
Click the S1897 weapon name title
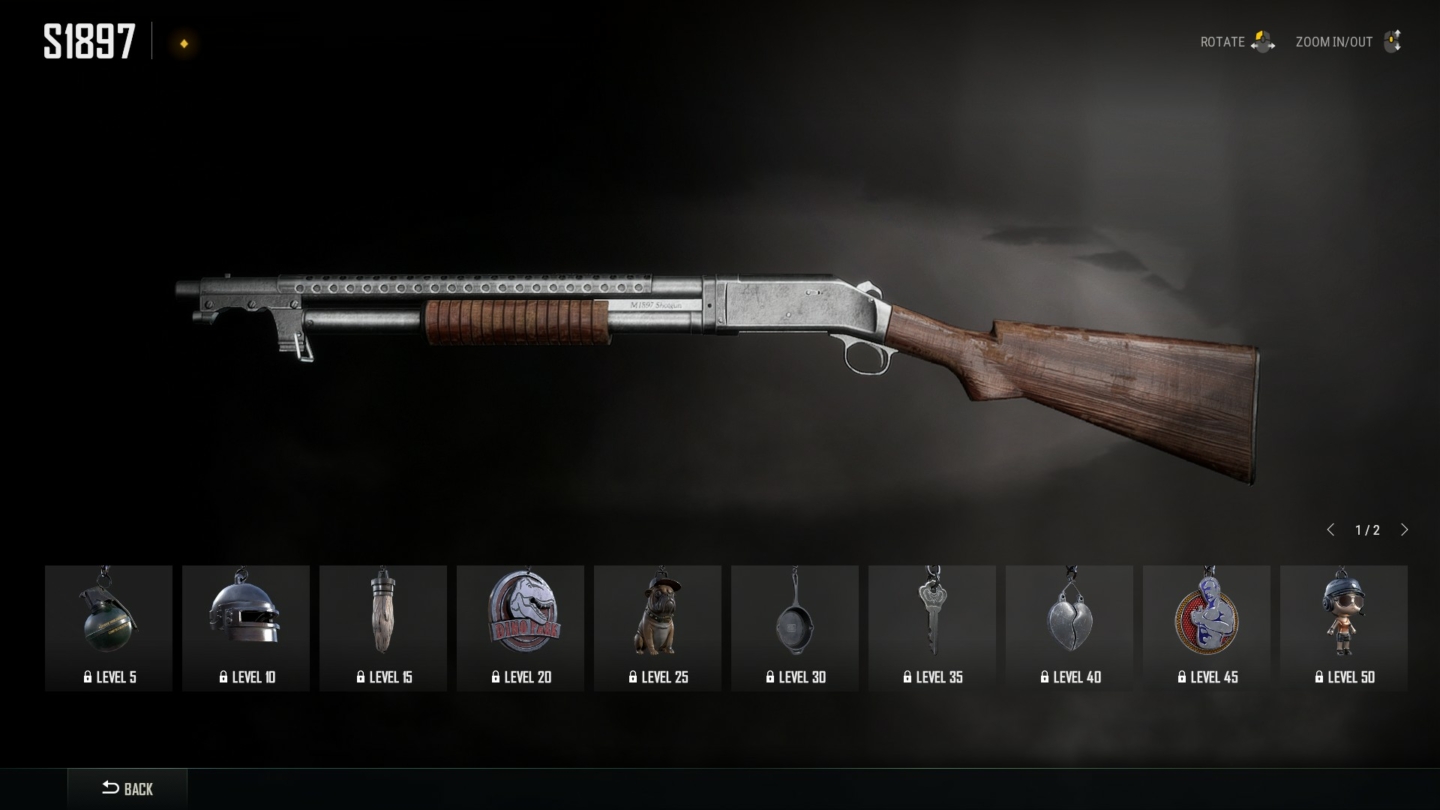pos(89,42)
